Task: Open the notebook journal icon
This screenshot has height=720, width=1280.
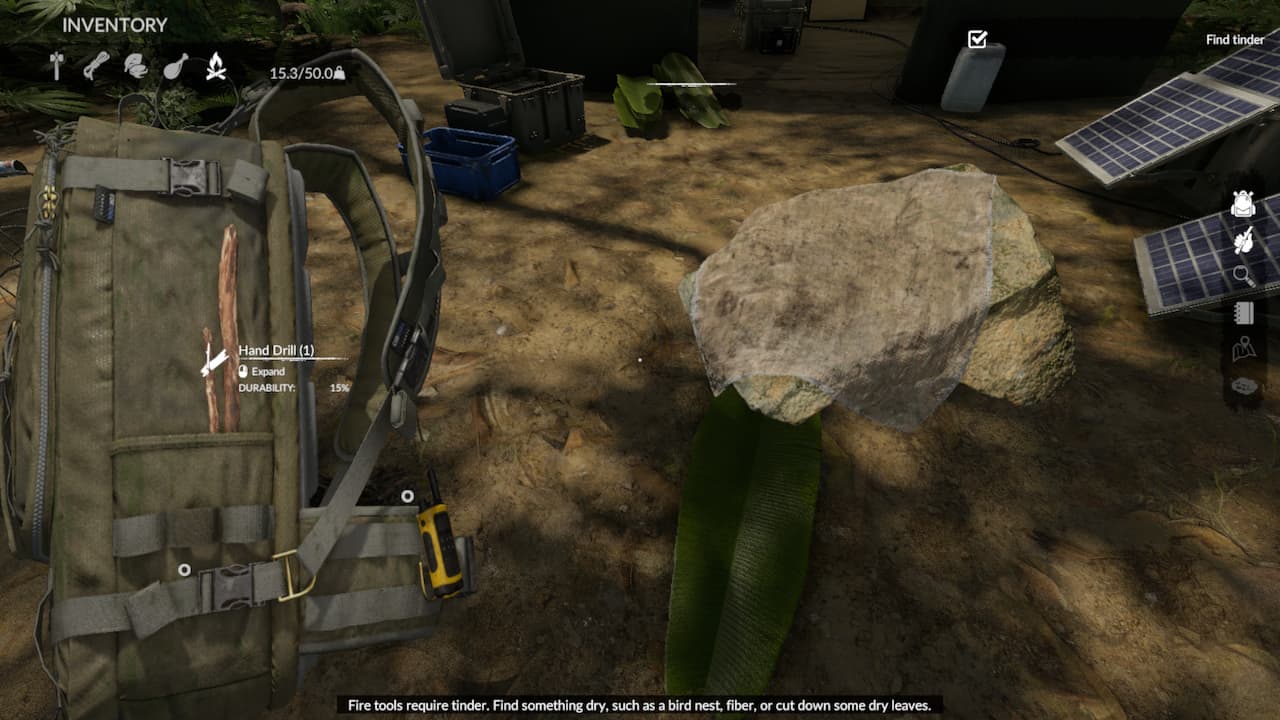Action: 1243,311
